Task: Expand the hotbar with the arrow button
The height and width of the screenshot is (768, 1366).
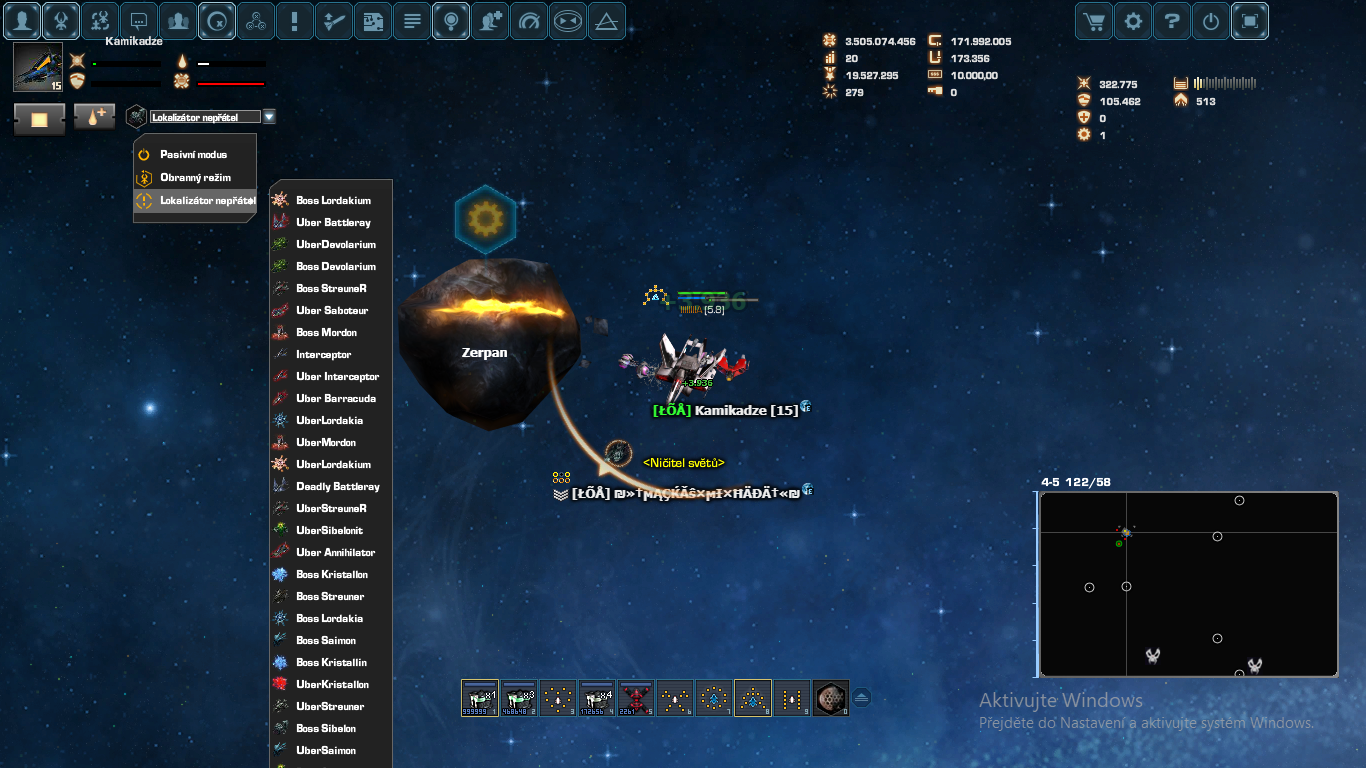Action: 861,698
